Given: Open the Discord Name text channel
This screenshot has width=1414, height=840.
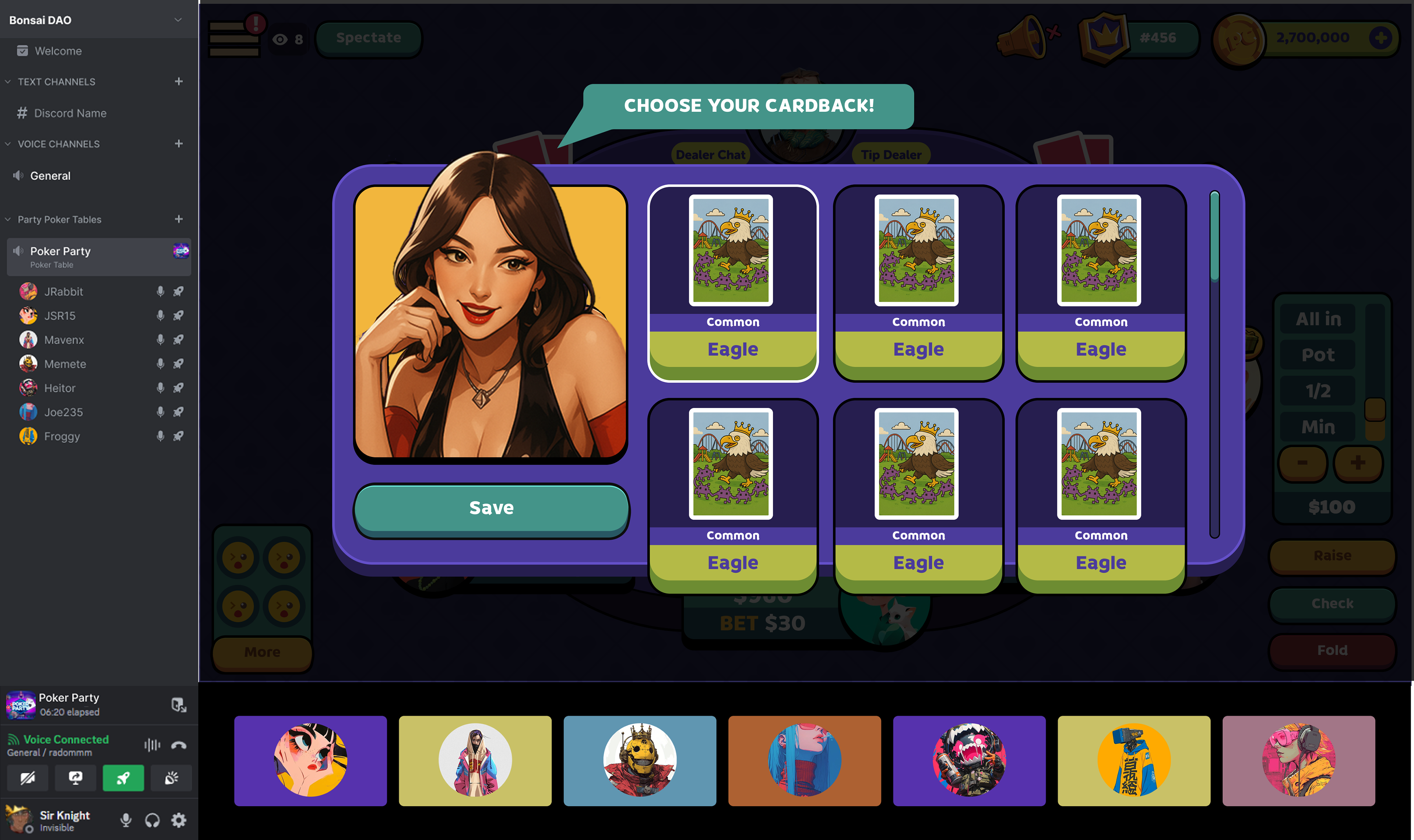Looking at the screenshot, I should coord(70,113).
